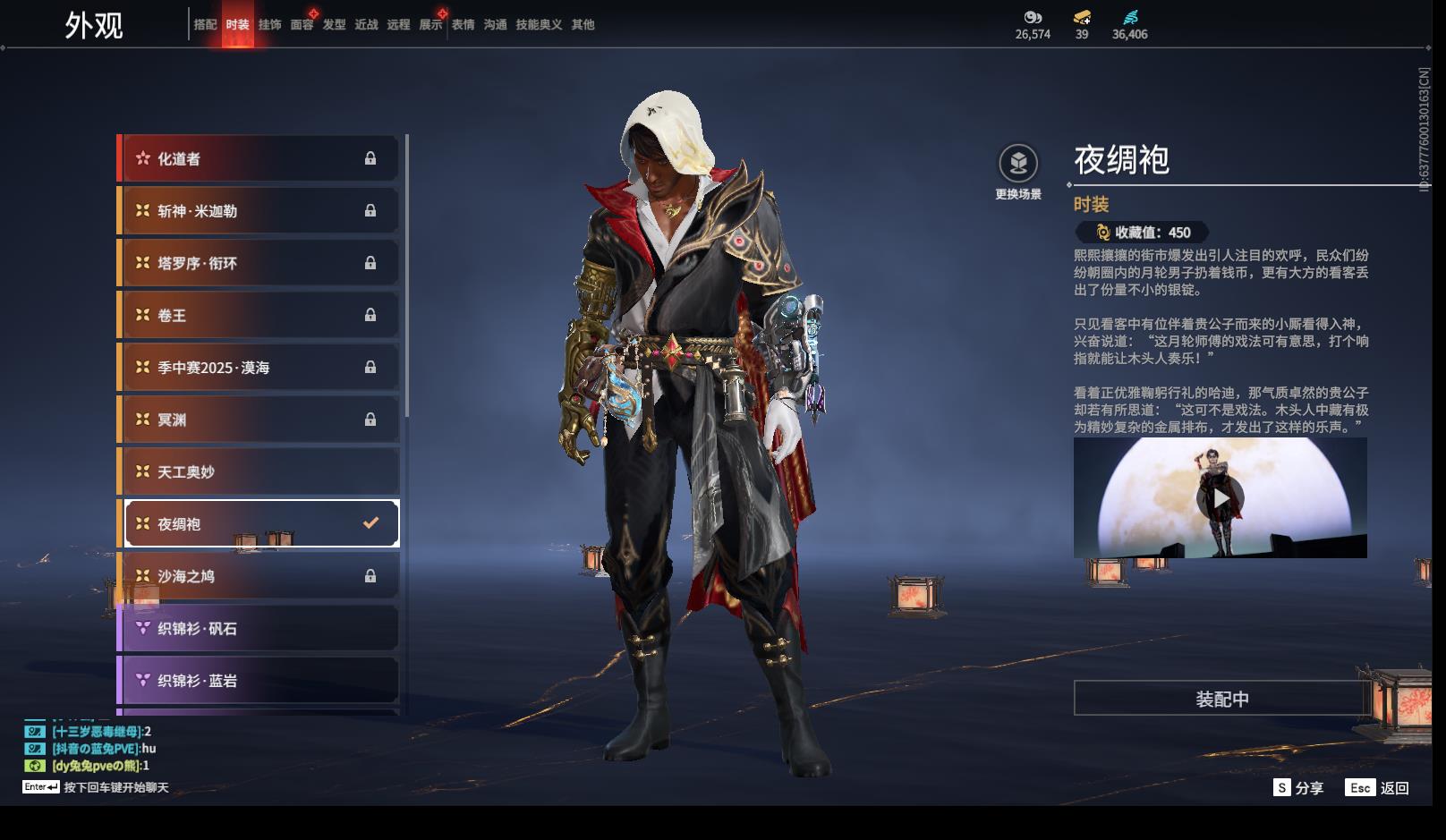The height and width of the screenshot is (840, 1446).
Task: Select the 塔罗序·衔环 outfit
Action: pyautogui.click(x=259, y=263)
